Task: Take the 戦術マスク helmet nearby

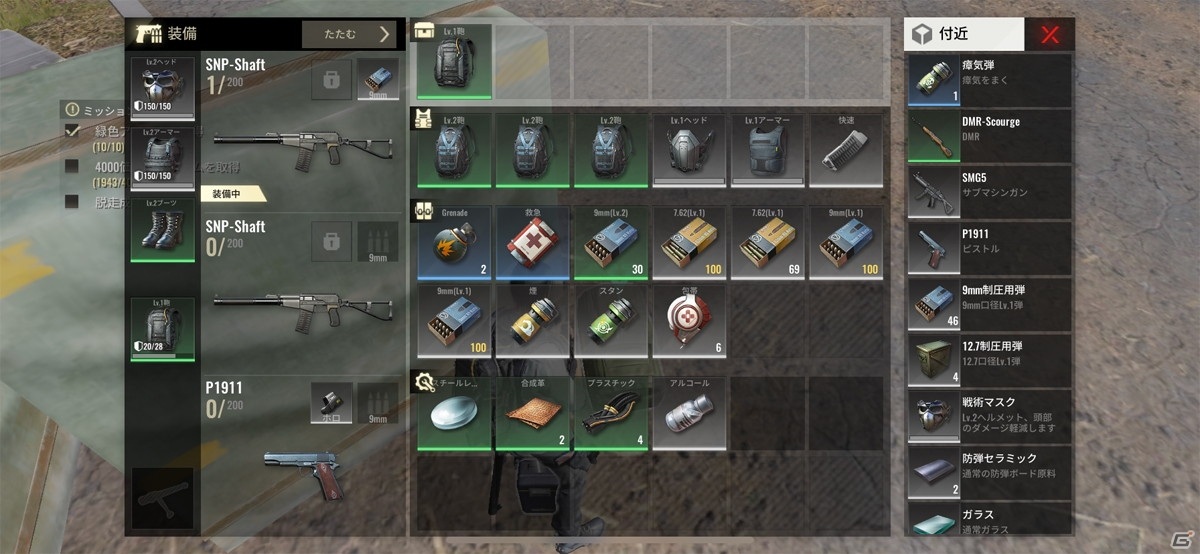Action: pyautogui.click(x=988, y=416)
